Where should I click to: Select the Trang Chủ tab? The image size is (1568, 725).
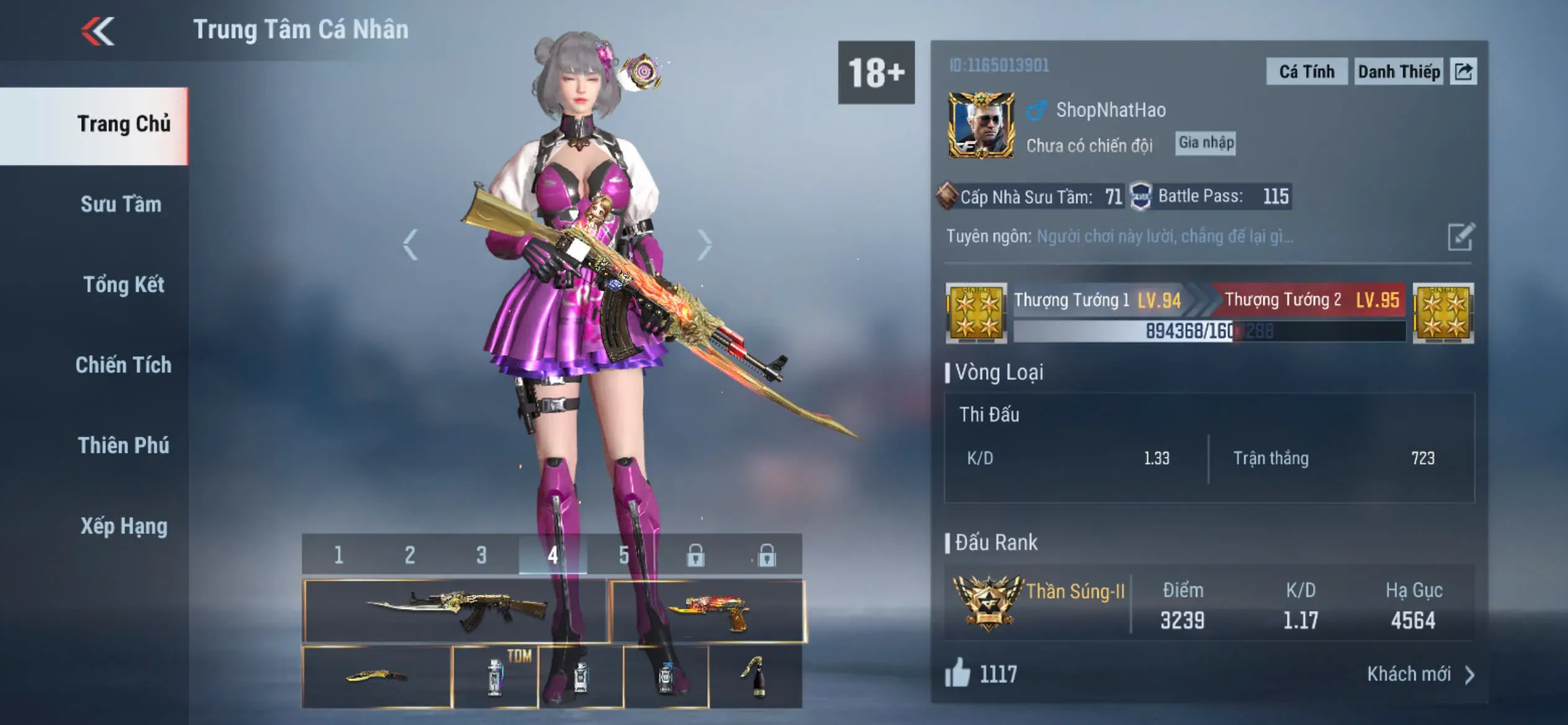coord(123,125)
